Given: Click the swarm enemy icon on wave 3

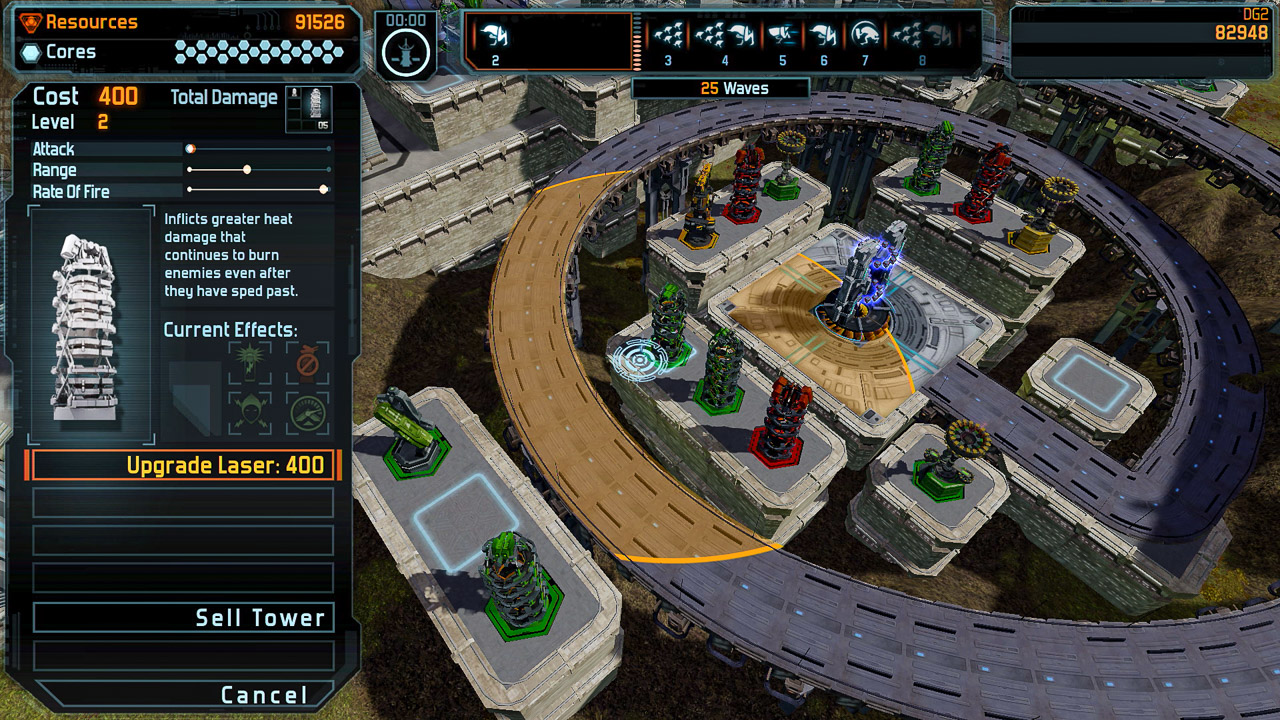Looking at the screenshot, I should click(x=667, y=33).
